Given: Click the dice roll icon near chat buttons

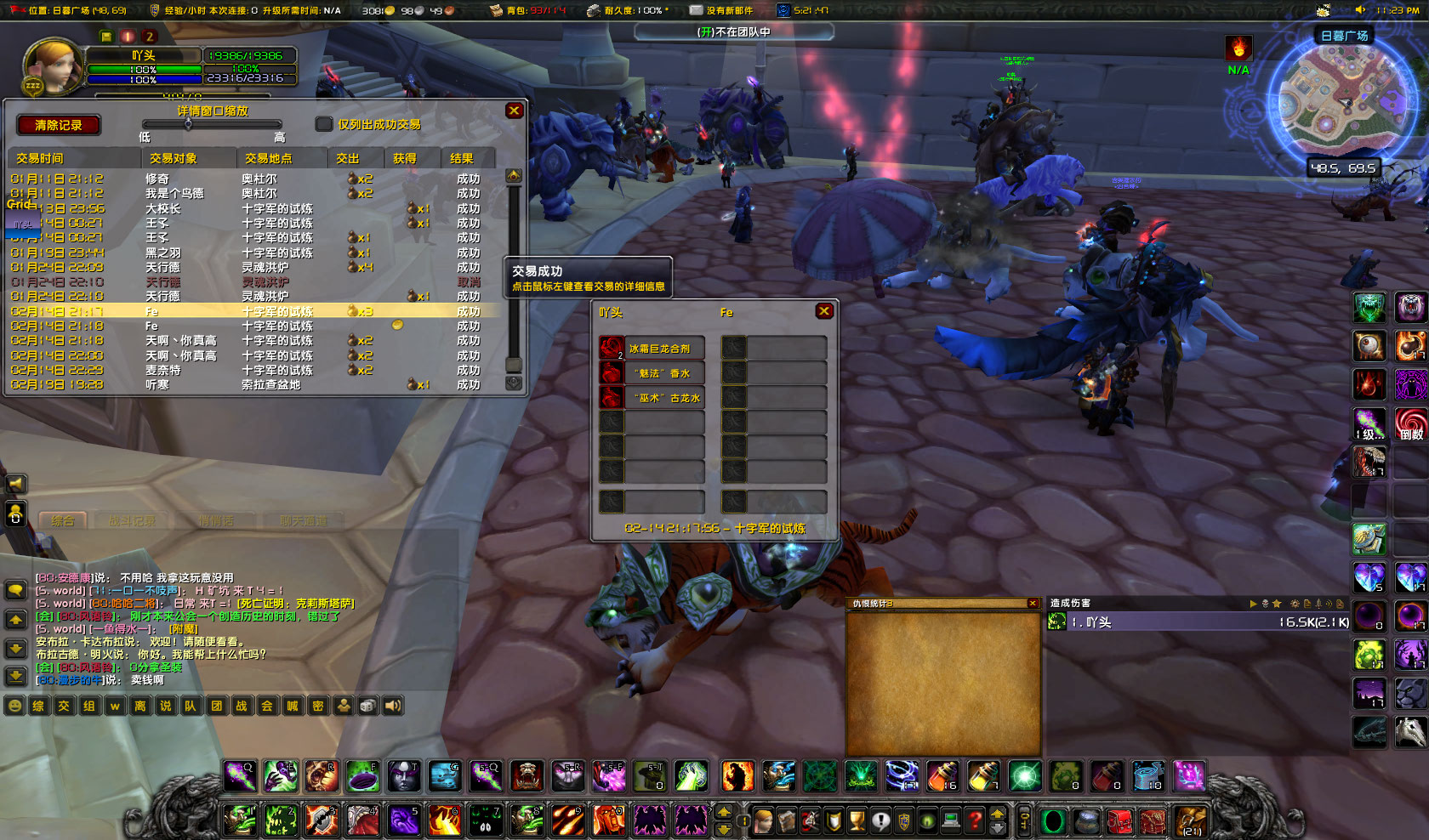Looking at the screenshot, I should (x=367, y=706).
